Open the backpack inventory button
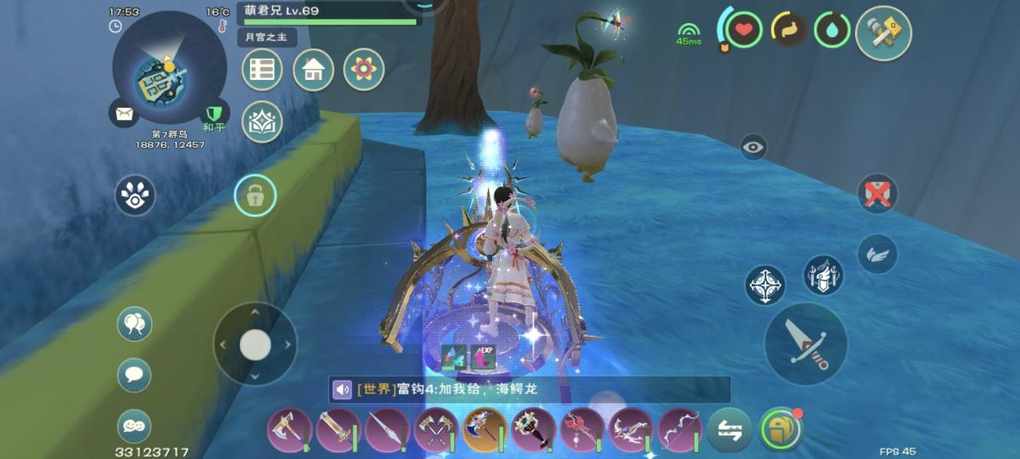This screenshot has width=1020, height=459. [780, 429]
